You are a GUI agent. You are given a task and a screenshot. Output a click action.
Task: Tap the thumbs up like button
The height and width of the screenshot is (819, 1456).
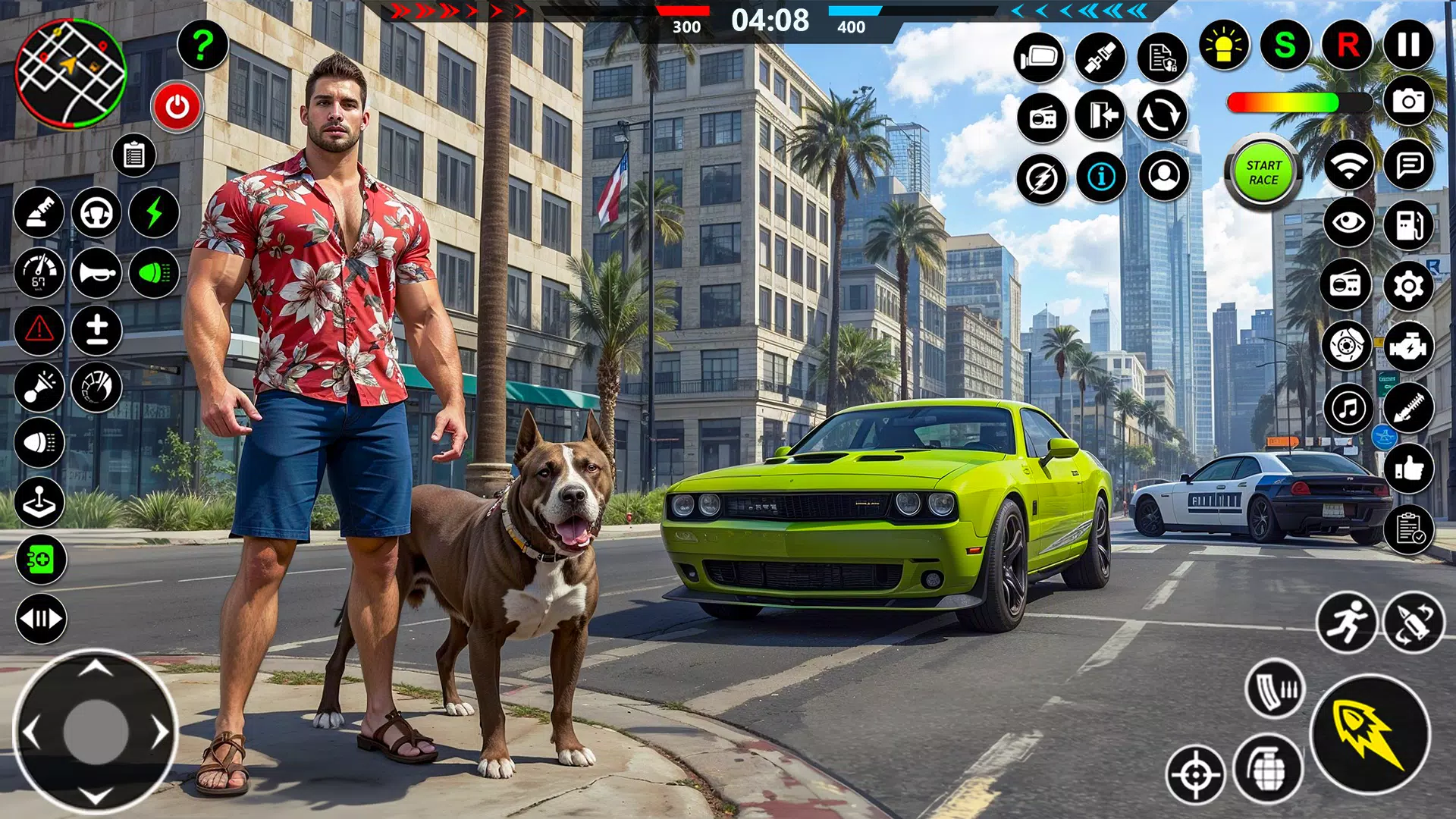[x=1409, y=469]
